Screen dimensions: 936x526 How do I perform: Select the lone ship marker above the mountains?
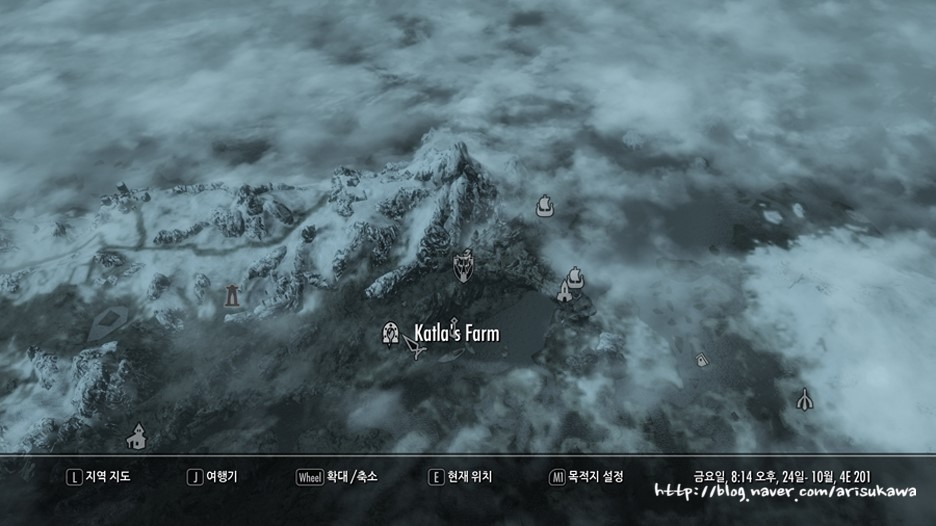(545, 206)
